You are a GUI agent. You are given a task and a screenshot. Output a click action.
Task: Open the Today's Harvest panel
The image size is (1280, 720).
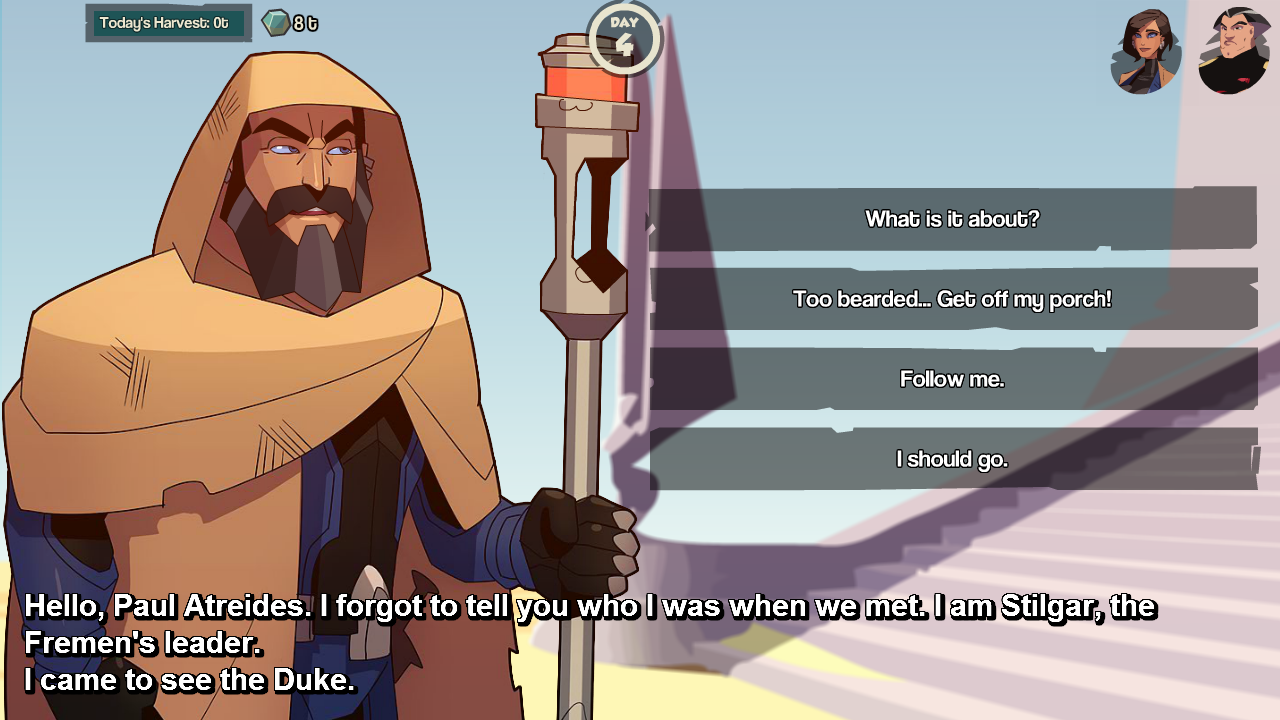click(x=168, y=23)
